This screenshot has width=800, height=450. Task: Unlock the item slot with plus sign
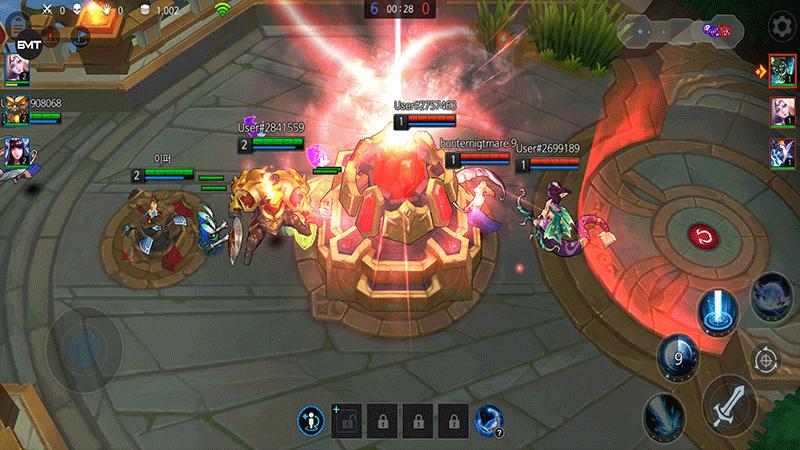[x=347, y=420]
